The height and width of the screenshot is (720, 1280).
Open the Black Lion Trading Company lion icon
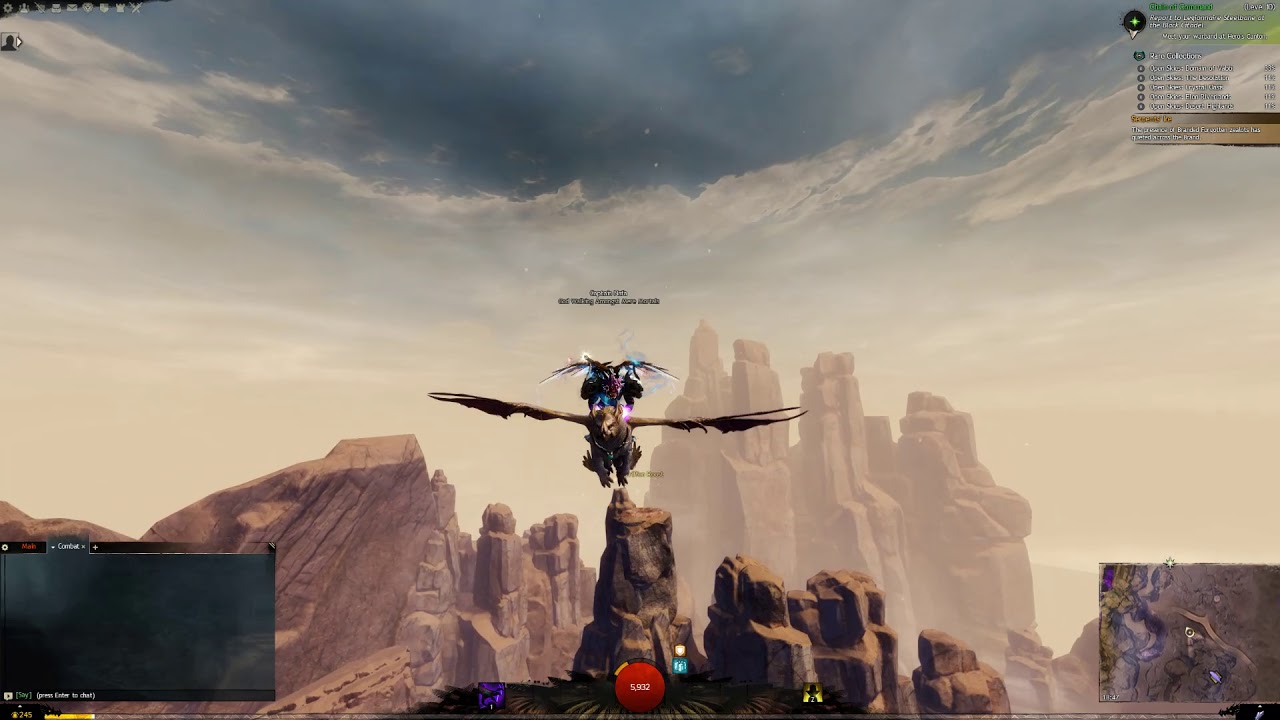point(88,7)
